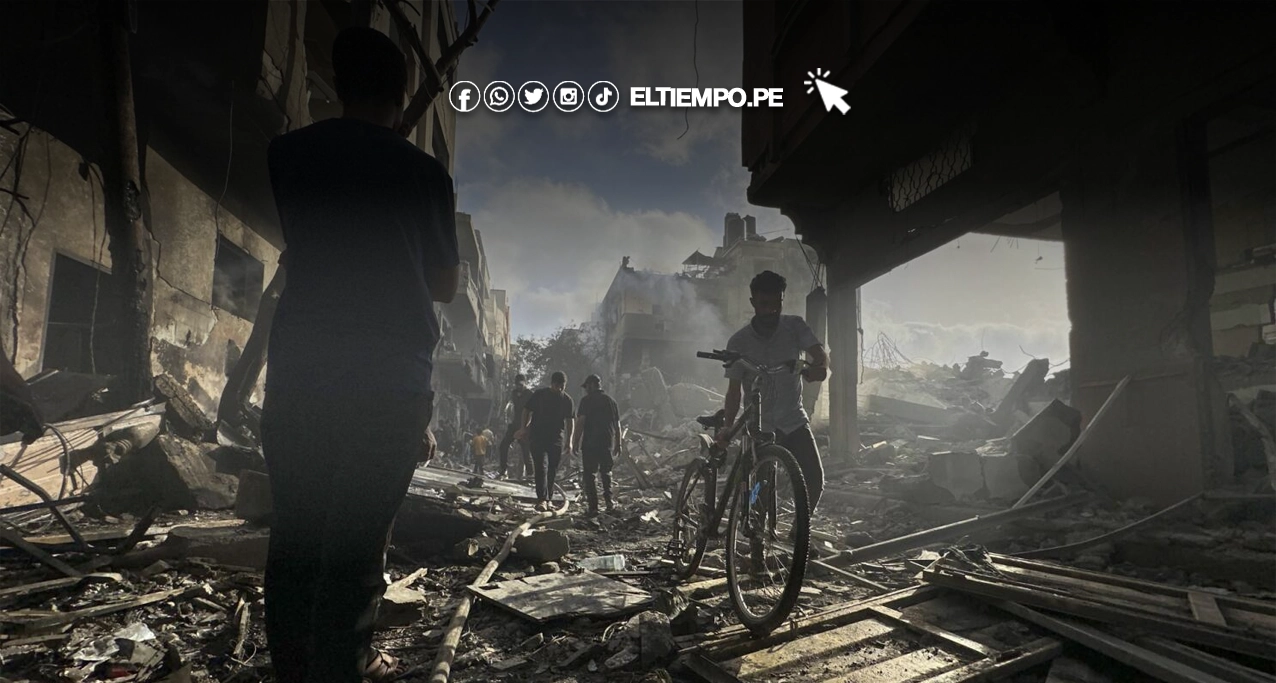Open the Facebook icon in the banner
Viewport: 1276px width, 683px height.
point(464,97)
